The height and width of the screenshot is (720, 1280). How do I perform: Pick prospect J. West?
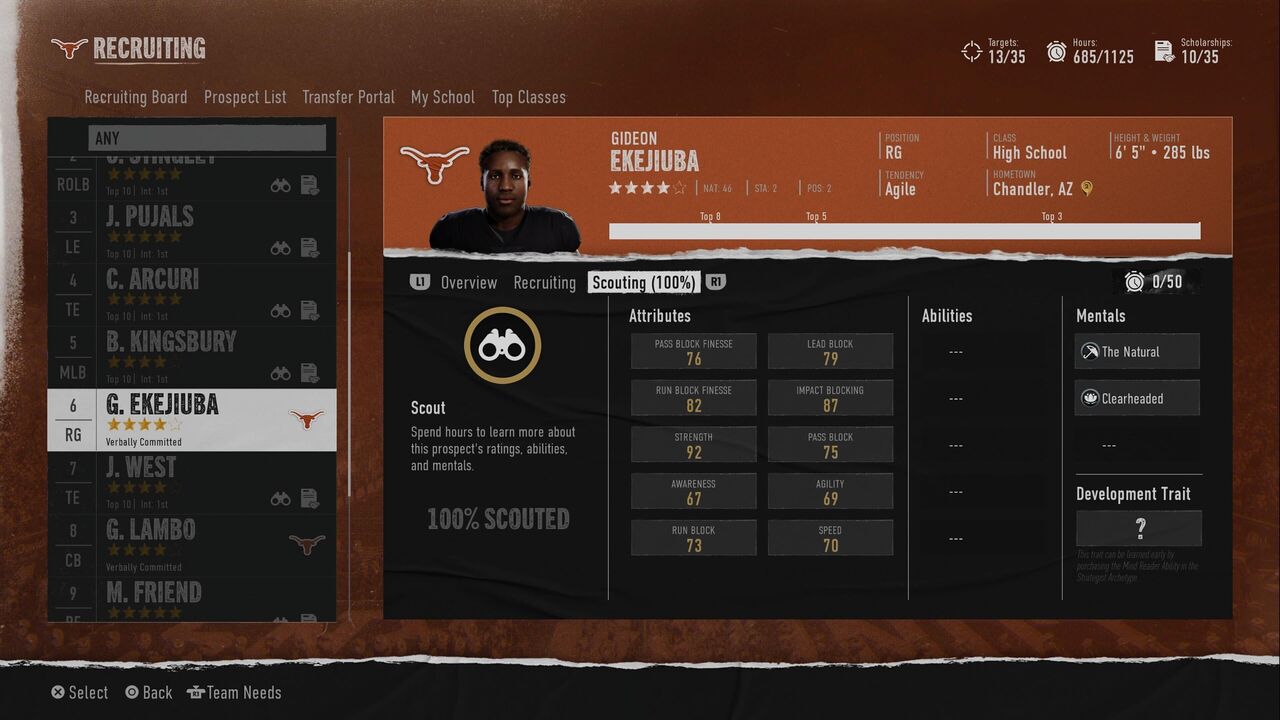pyautogui.click(x=192, y=482)
